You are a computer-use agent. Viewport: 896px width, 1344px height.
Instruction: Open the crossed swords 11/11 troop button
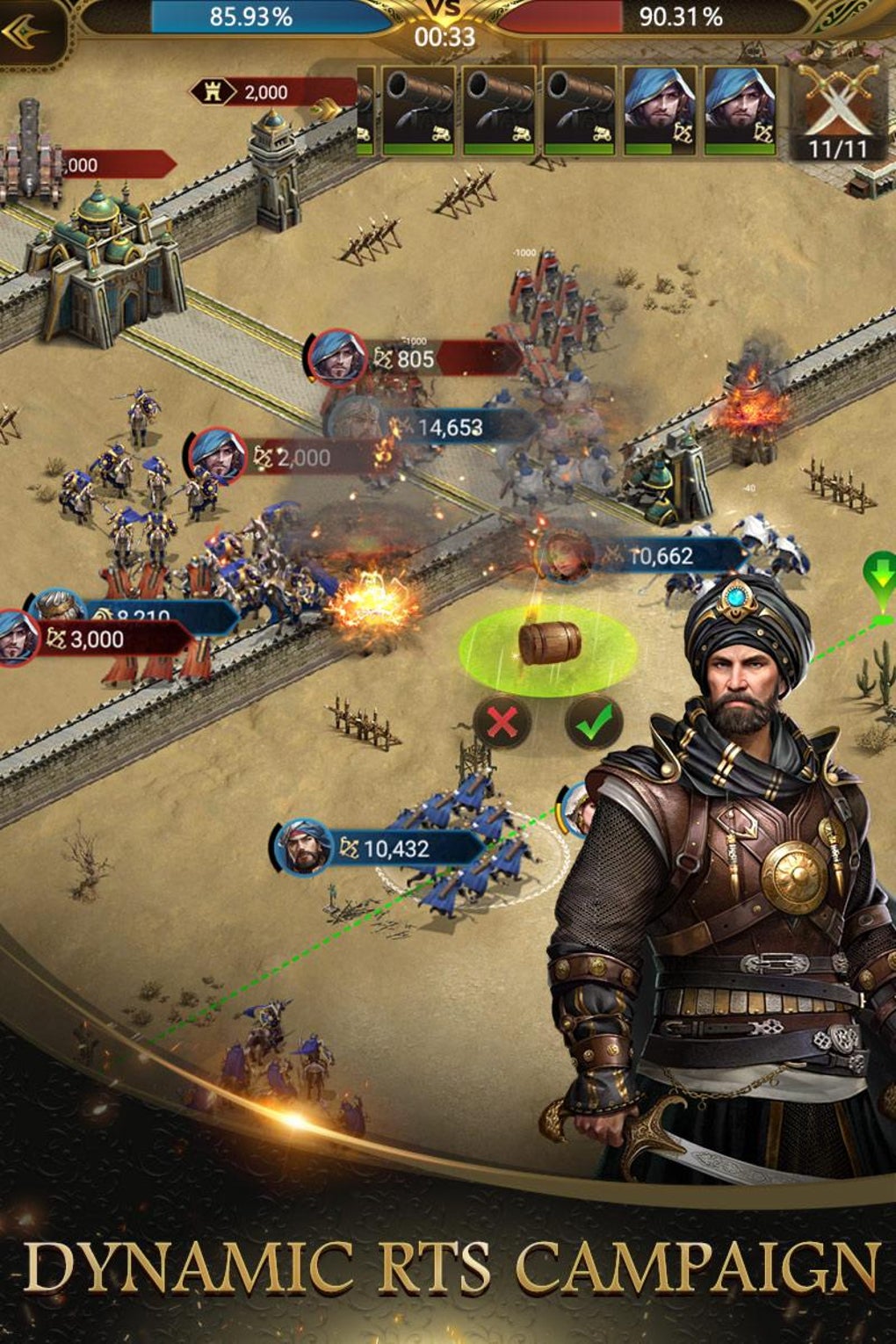click(837, 110)
